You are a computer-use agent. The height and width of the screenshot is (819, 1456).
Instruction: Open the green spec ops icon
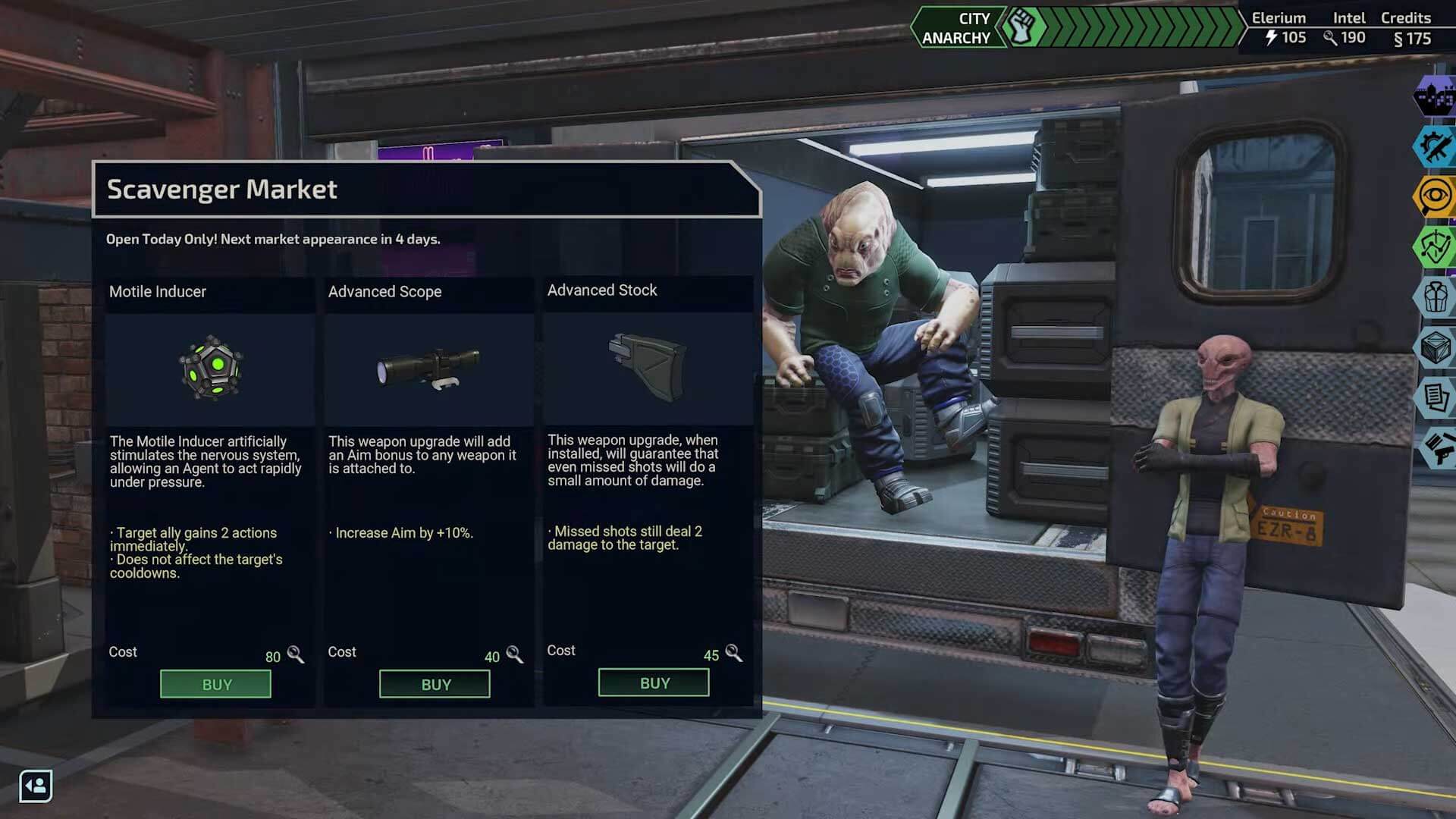pyautogui.click(x=1435, y=246)
